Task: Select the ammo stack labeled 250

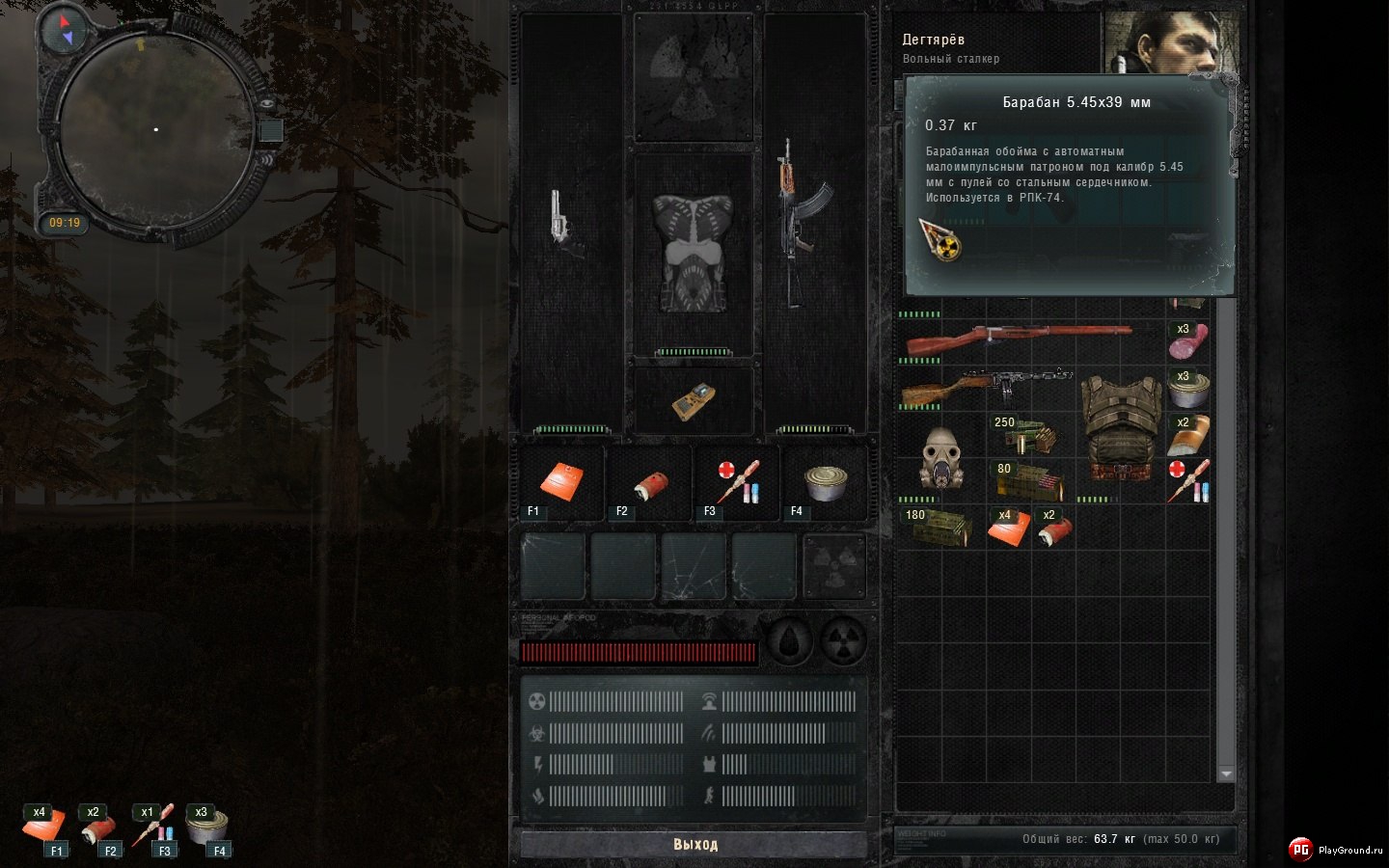Action: click(x=1028, y=436)
